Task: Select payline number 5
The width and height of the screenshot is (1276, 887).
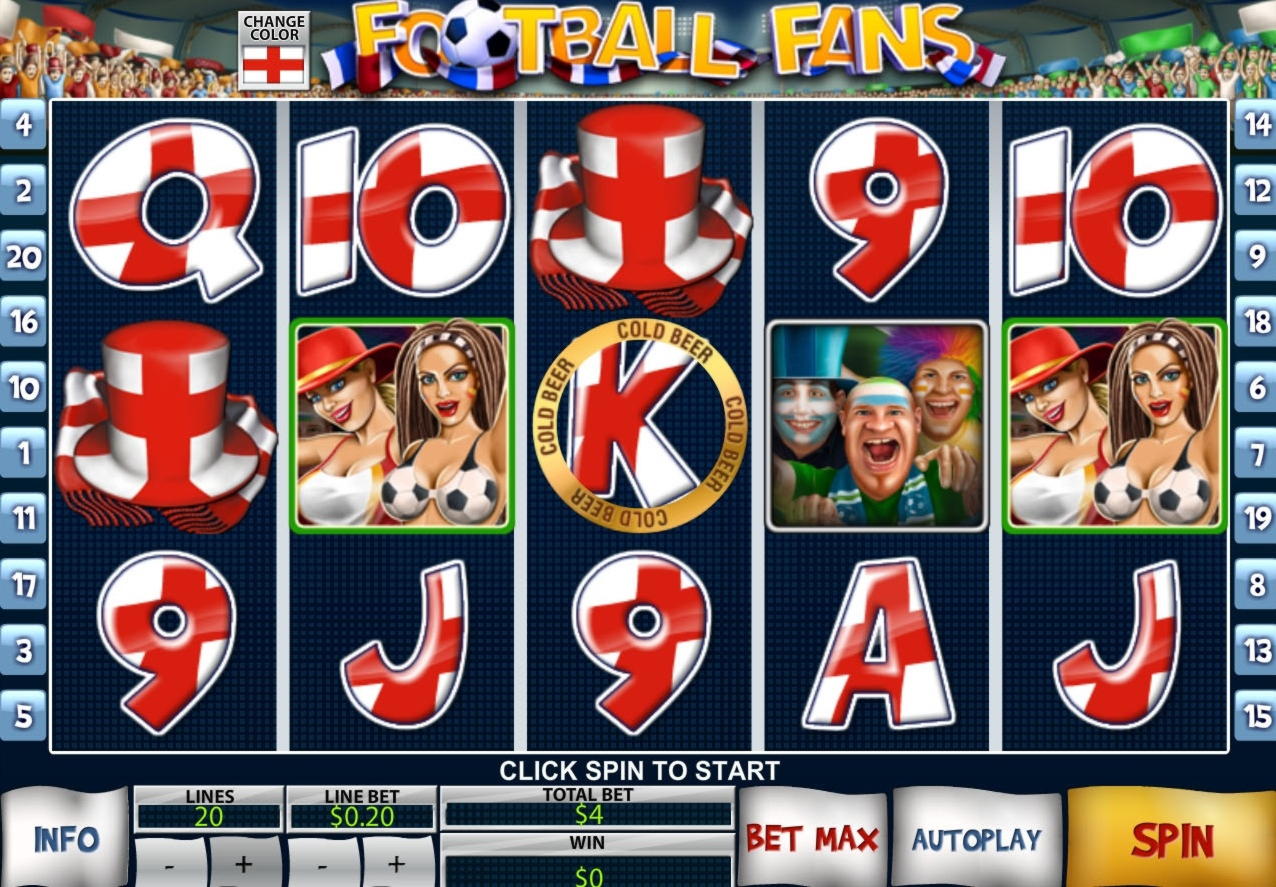Action: coord(24,716)
